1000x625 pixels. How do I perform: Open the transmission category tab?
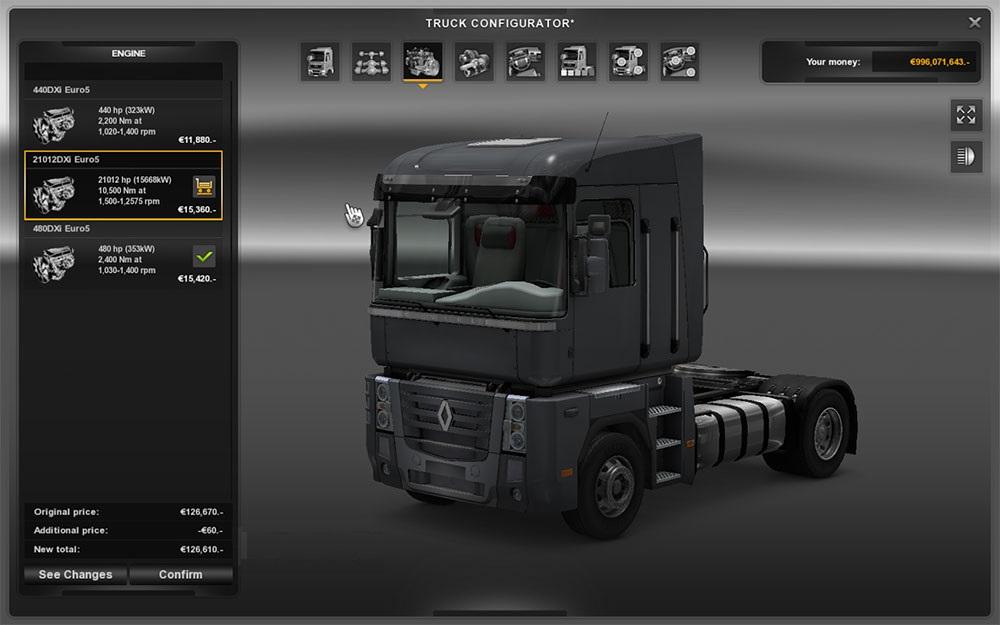click(474, 62)
